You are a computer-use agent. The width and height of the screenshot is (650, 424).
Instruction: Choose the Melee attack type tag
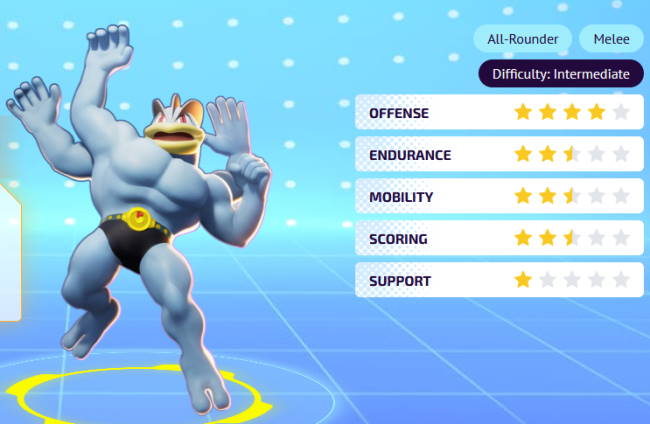point(611,39)
